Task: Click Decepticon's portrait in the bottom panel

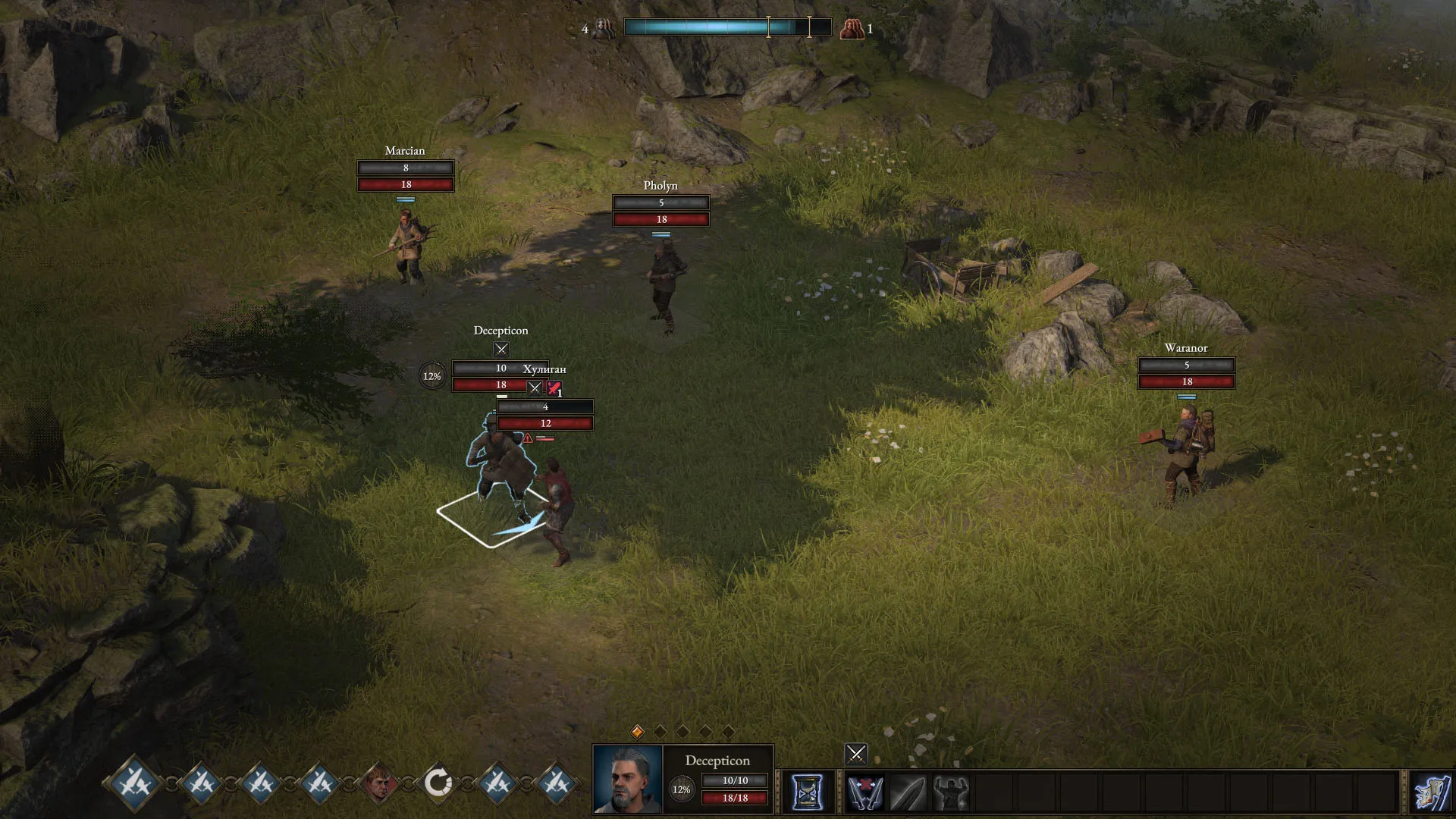Action: pyautogui.click(x=628, y=780)
